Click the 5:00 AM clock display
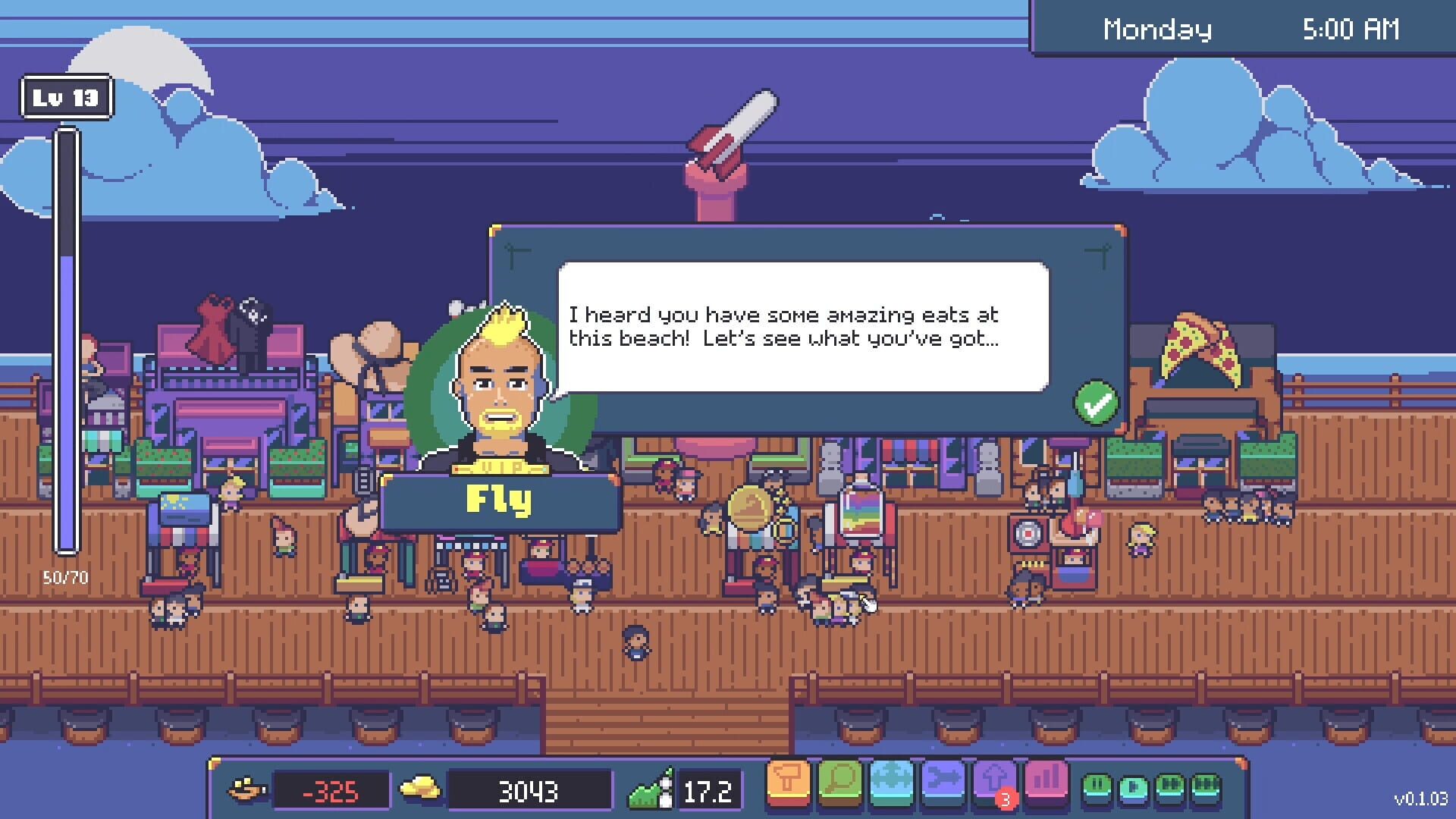1456x819 pixels. coord(1351,29)
